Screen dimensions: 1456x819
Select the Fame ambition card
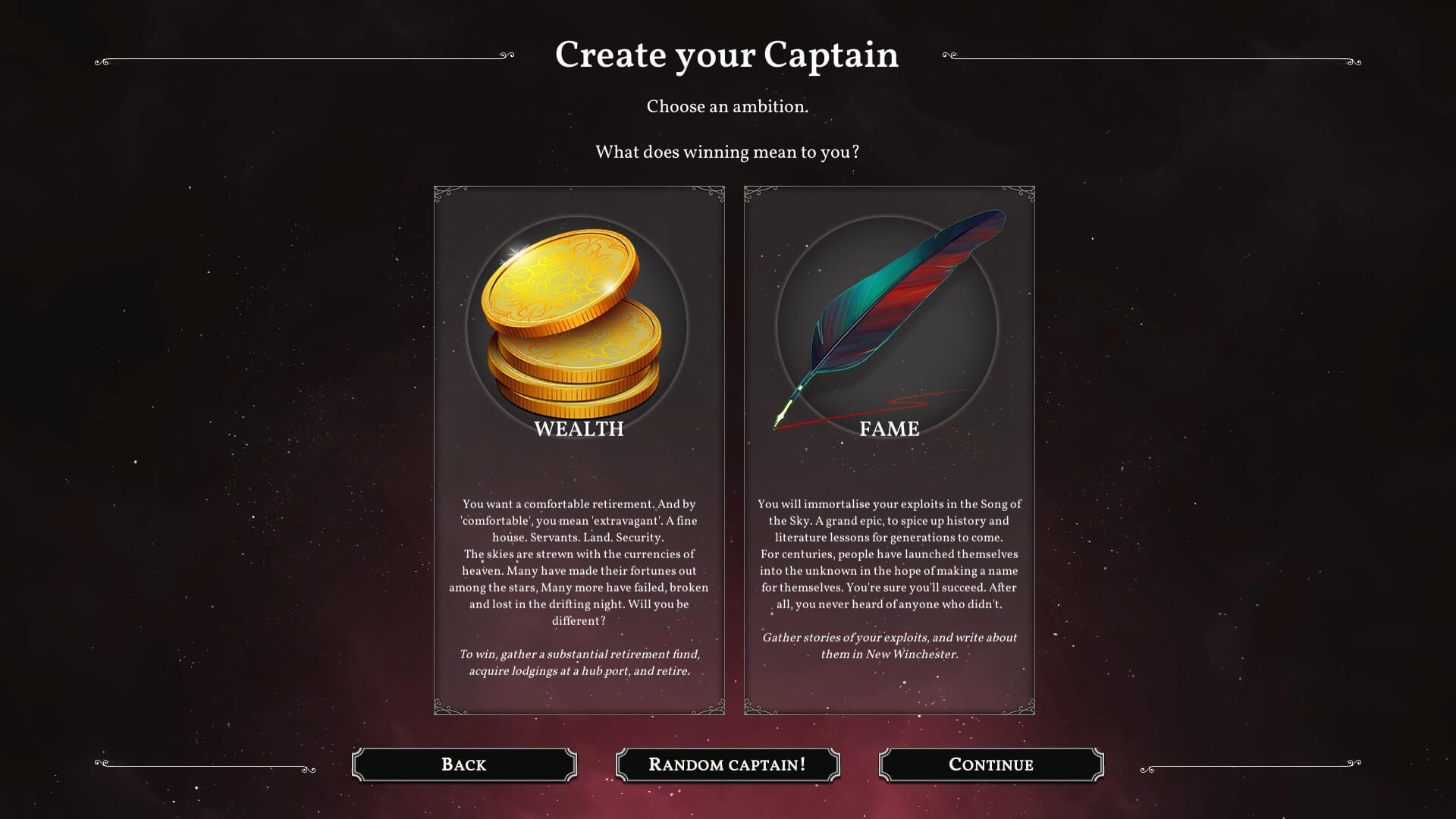pos(889,450)
